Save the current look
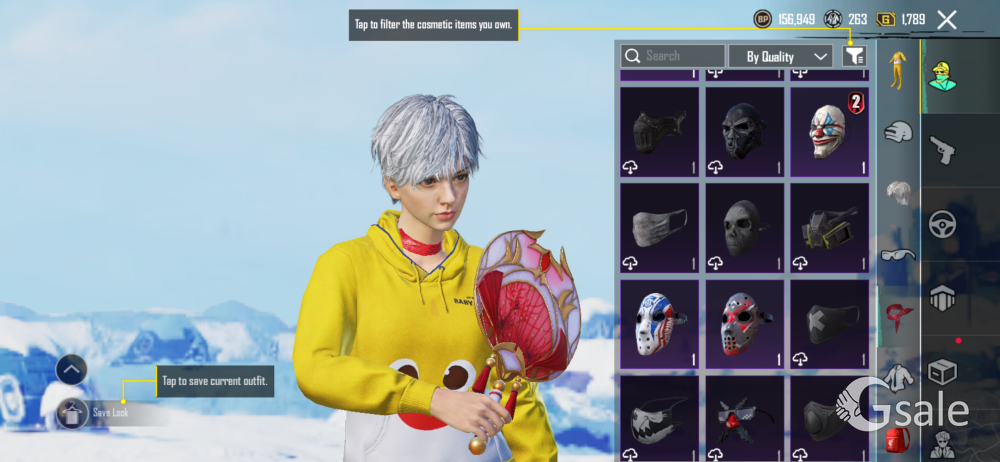Screen dimensions: 1000x462 click(72, 412)
